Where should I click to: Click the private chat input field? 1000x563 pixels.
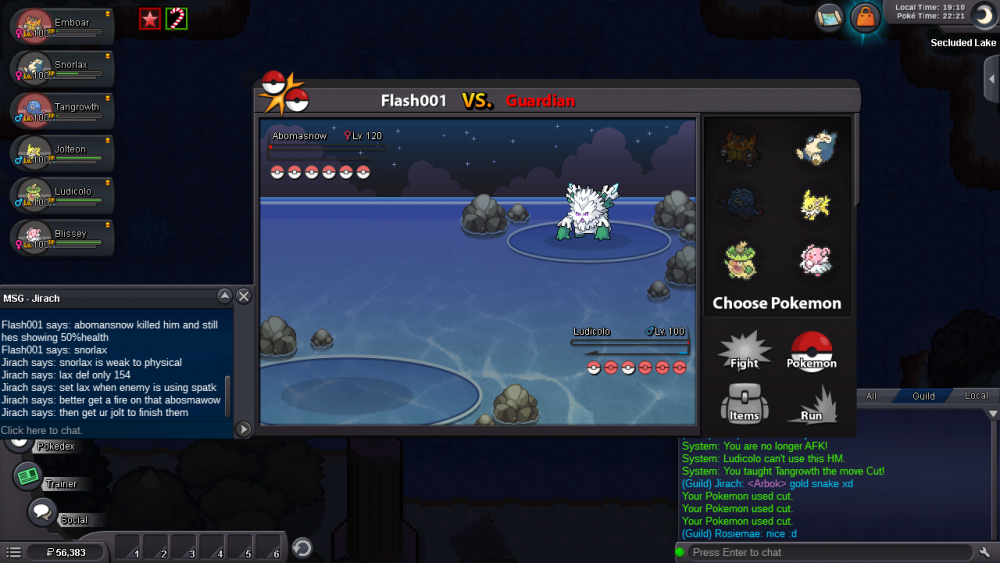(115, 430)
